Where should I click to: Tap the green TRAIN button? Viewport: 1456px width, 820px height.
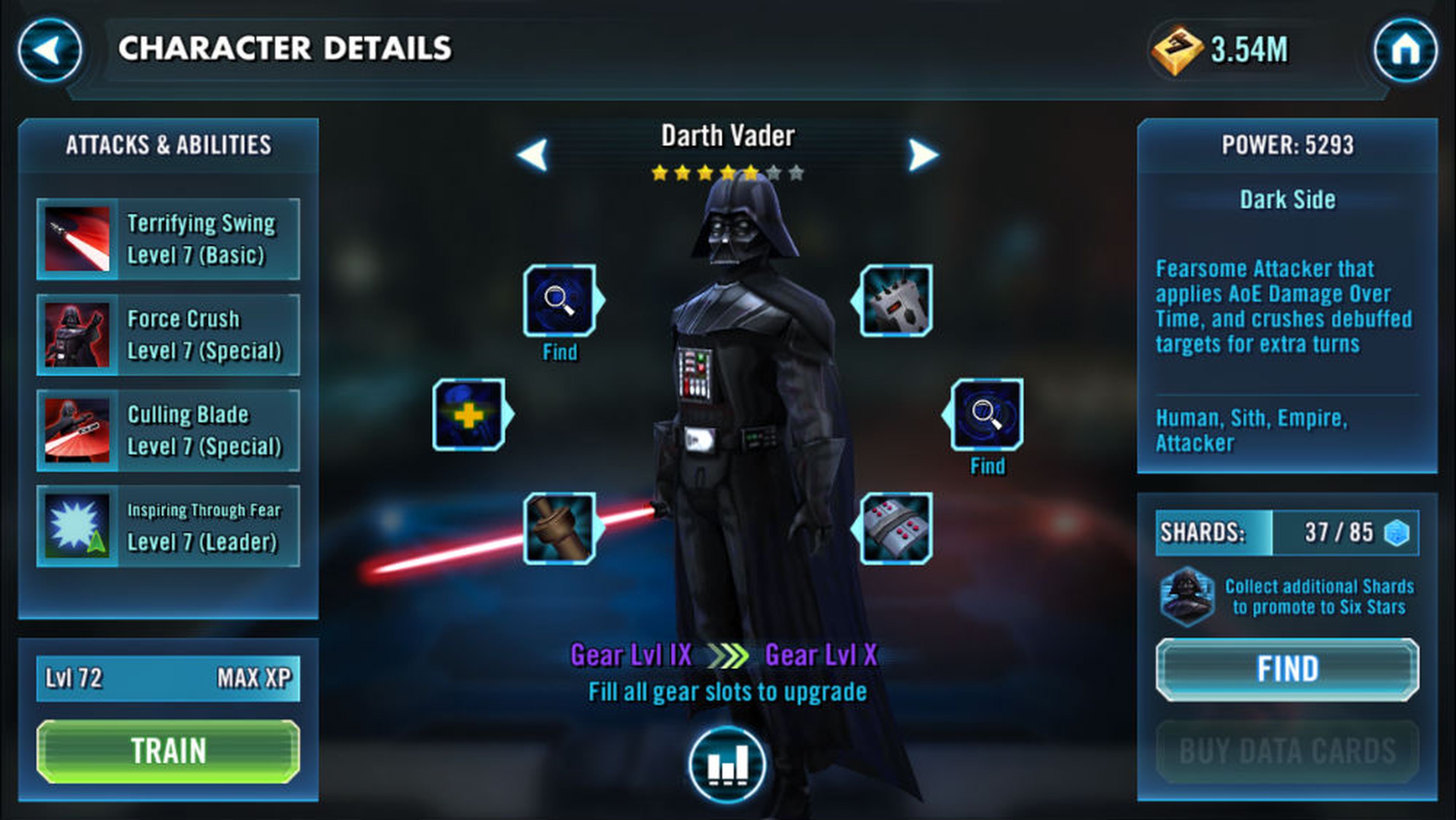tap(168, 751)
